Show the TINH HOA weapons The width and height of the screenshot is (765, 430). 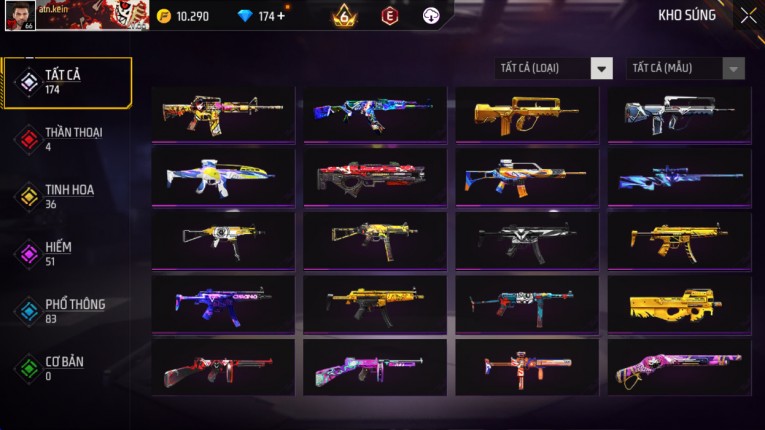coord(67,196)
